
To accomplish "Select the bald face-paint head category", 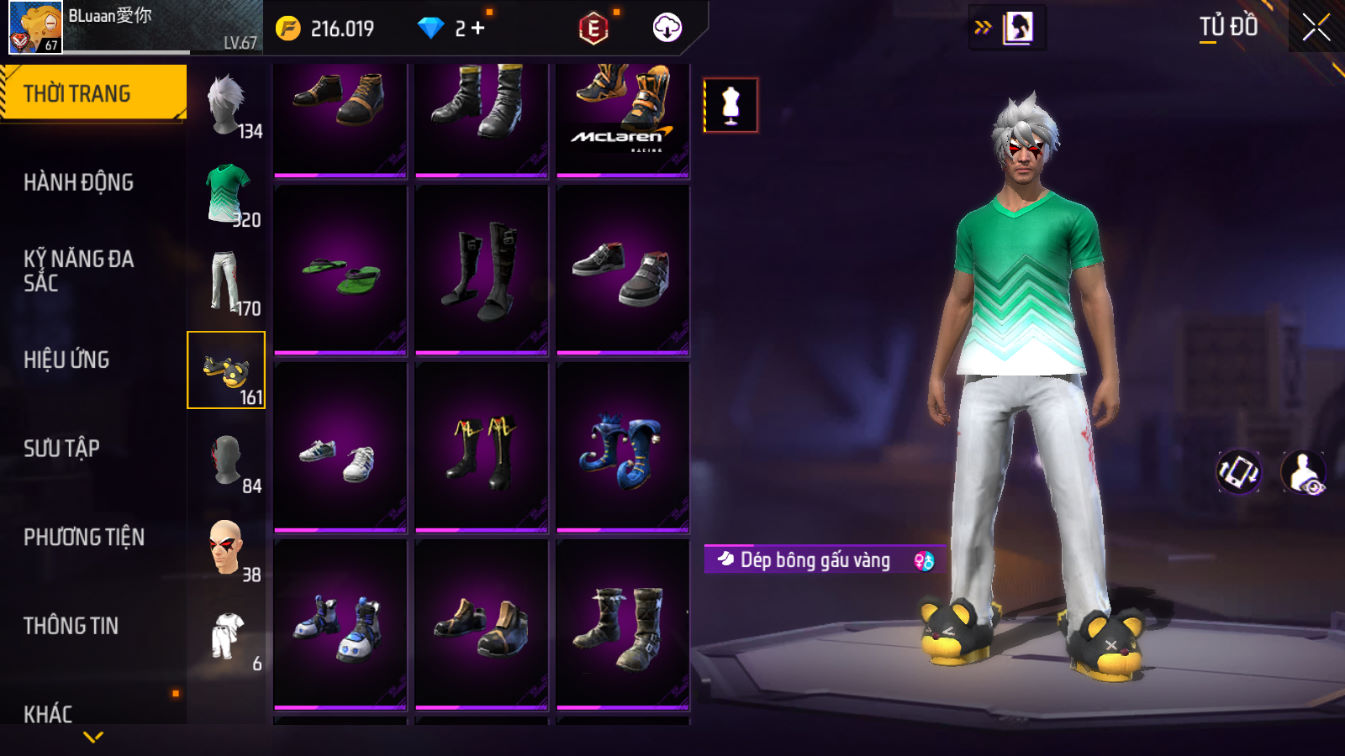I will tap(227, 547).
